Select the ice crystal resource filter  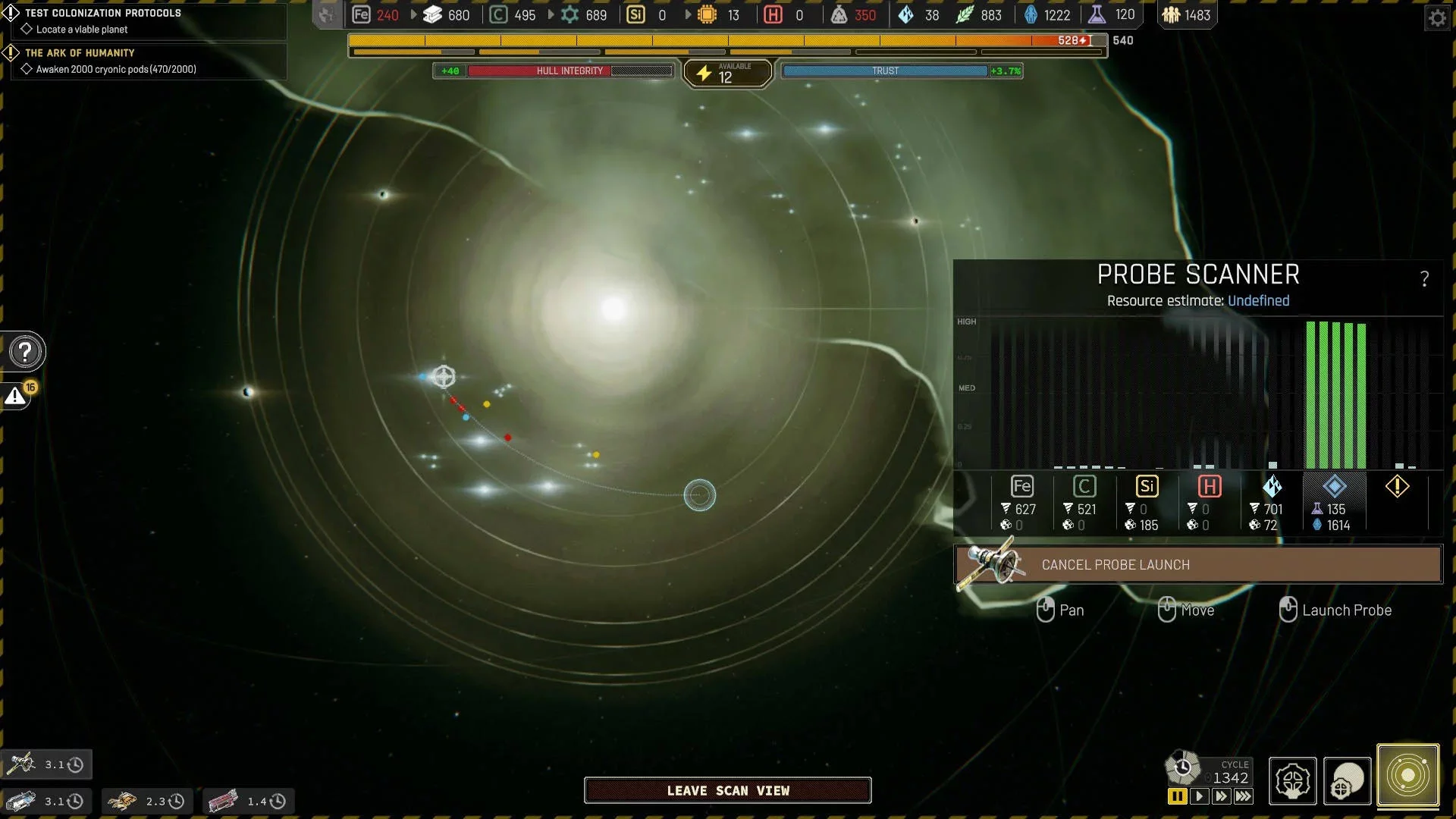[1272, 487]
